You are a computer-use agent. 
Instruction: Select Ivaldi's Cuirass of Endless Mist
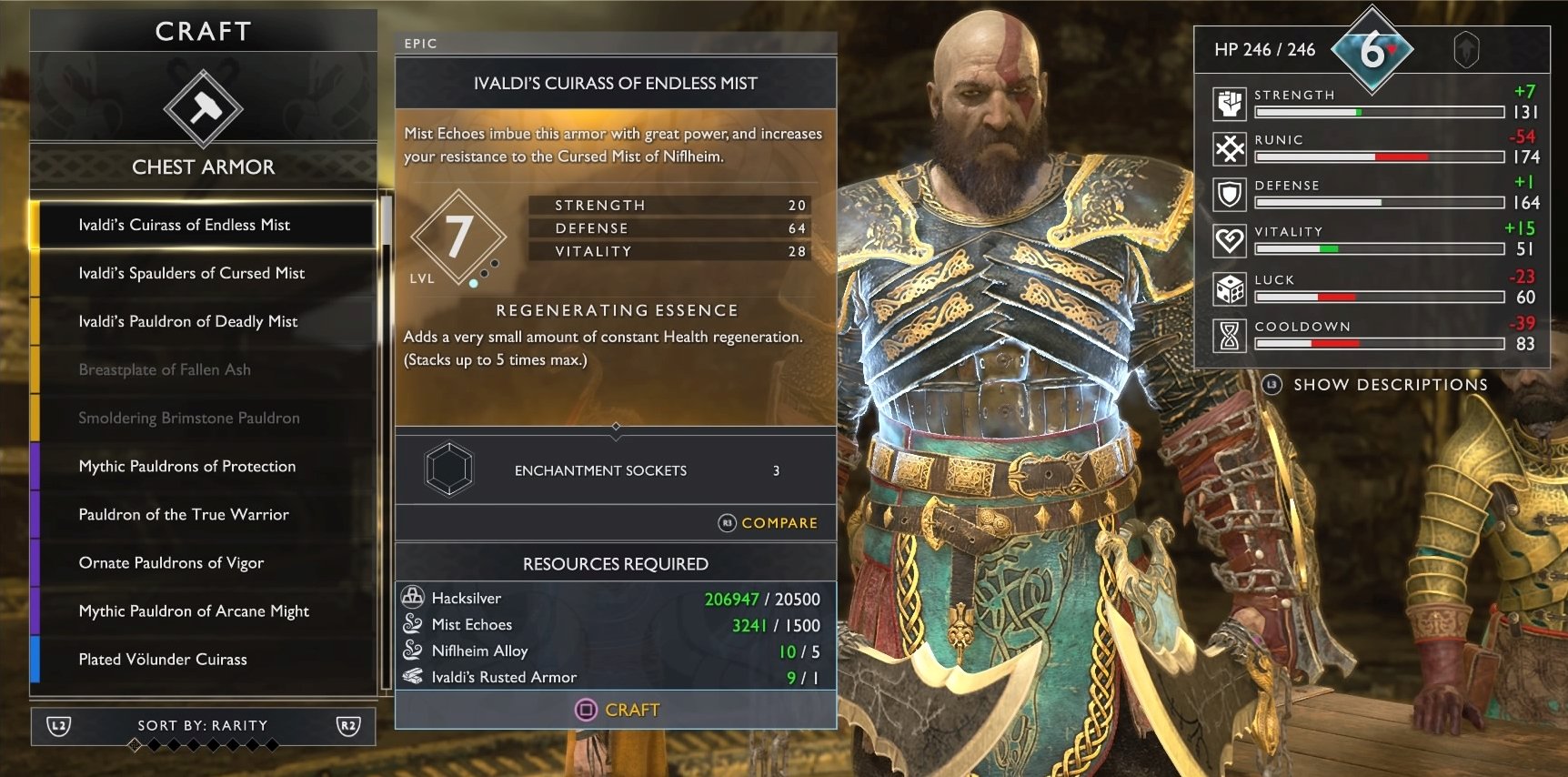203,225
